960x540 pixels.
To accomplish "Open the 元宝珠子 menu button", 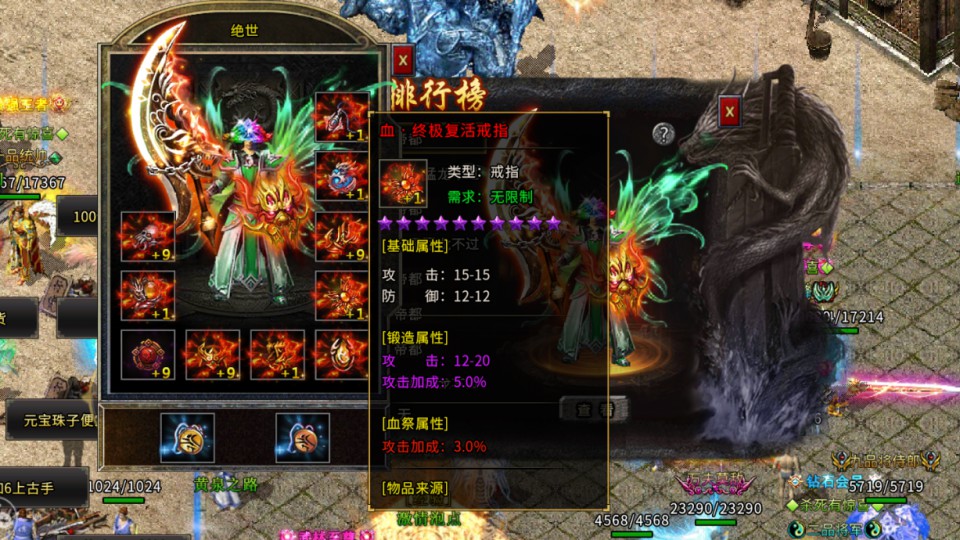I will pyautogui.click(x=52, y=420).
